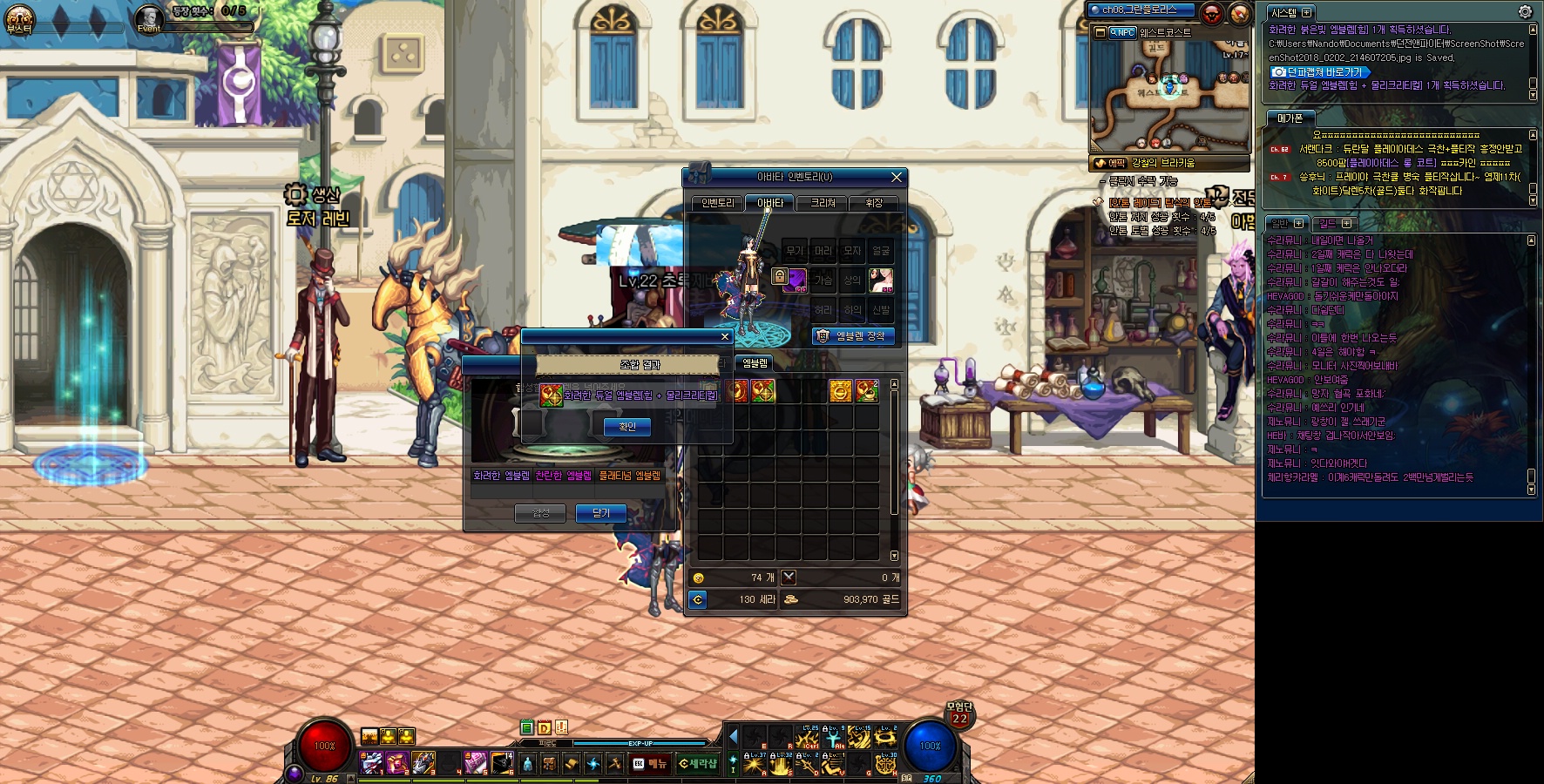
Task: Click the NPC search button on minimap
Action: click(1121, 32)
